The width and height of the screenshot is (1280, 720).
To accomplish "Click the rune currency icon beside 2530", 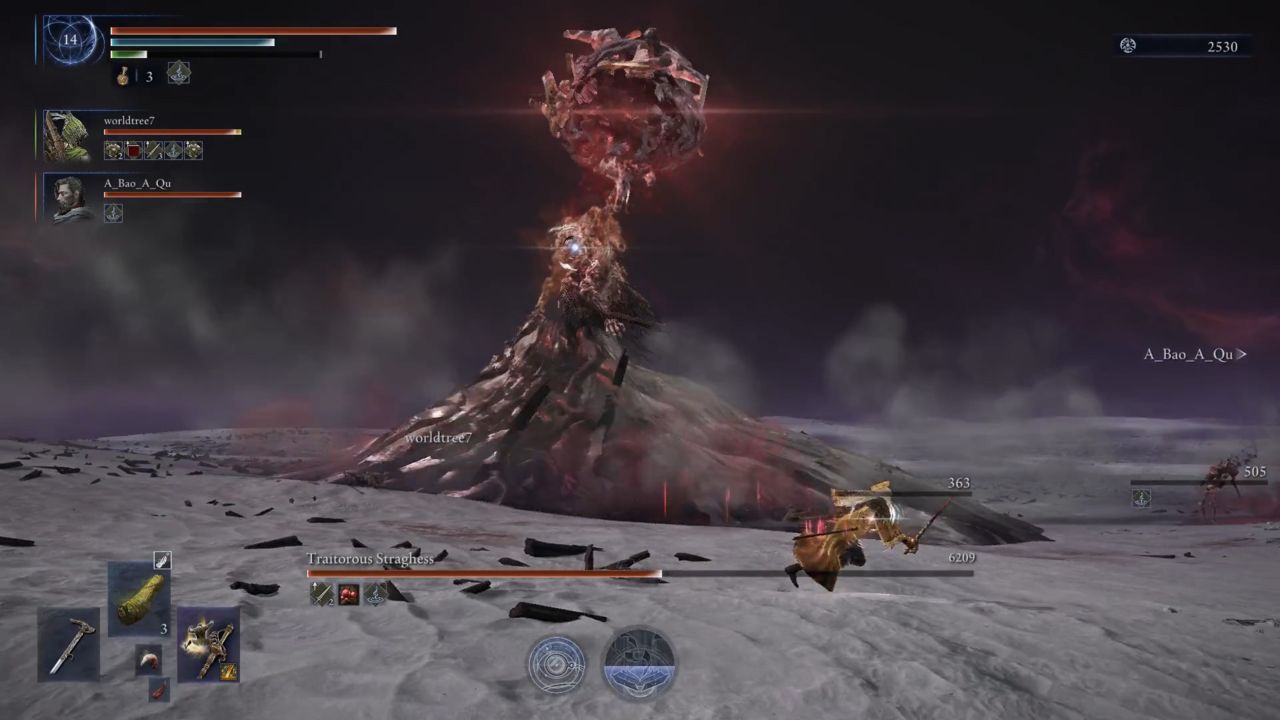I will click(x=1128, y=46).
